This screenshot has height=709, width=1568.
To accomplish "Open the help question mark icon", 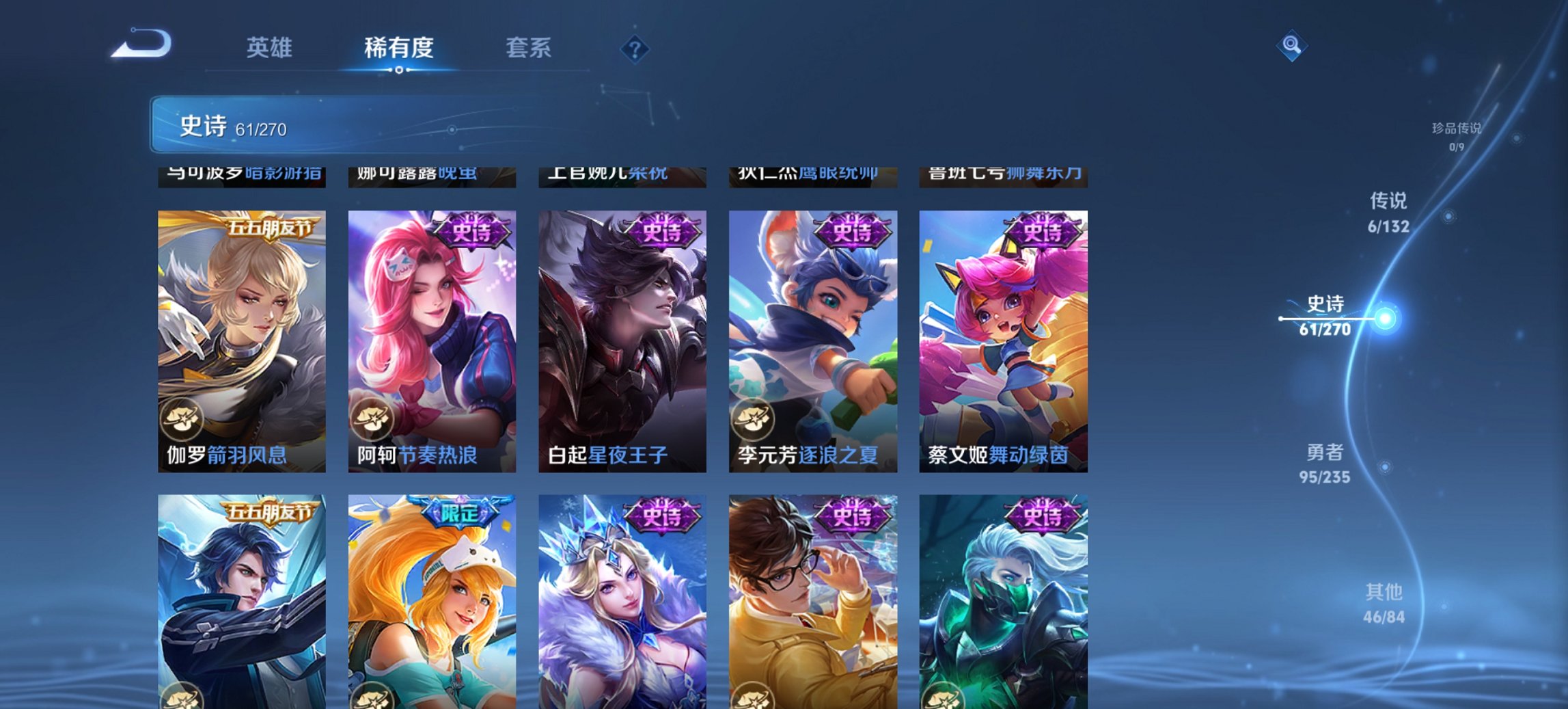I will coord(634,48).
